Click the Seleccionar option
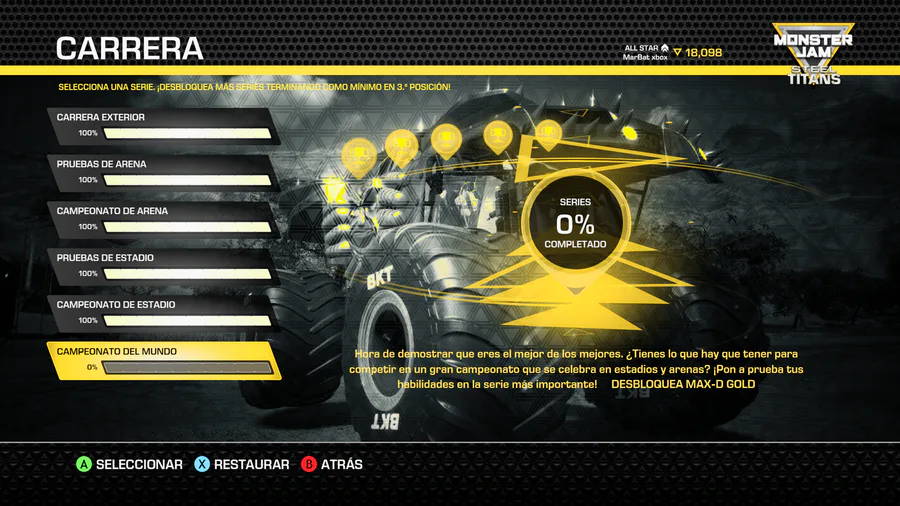 coord(130,464)
